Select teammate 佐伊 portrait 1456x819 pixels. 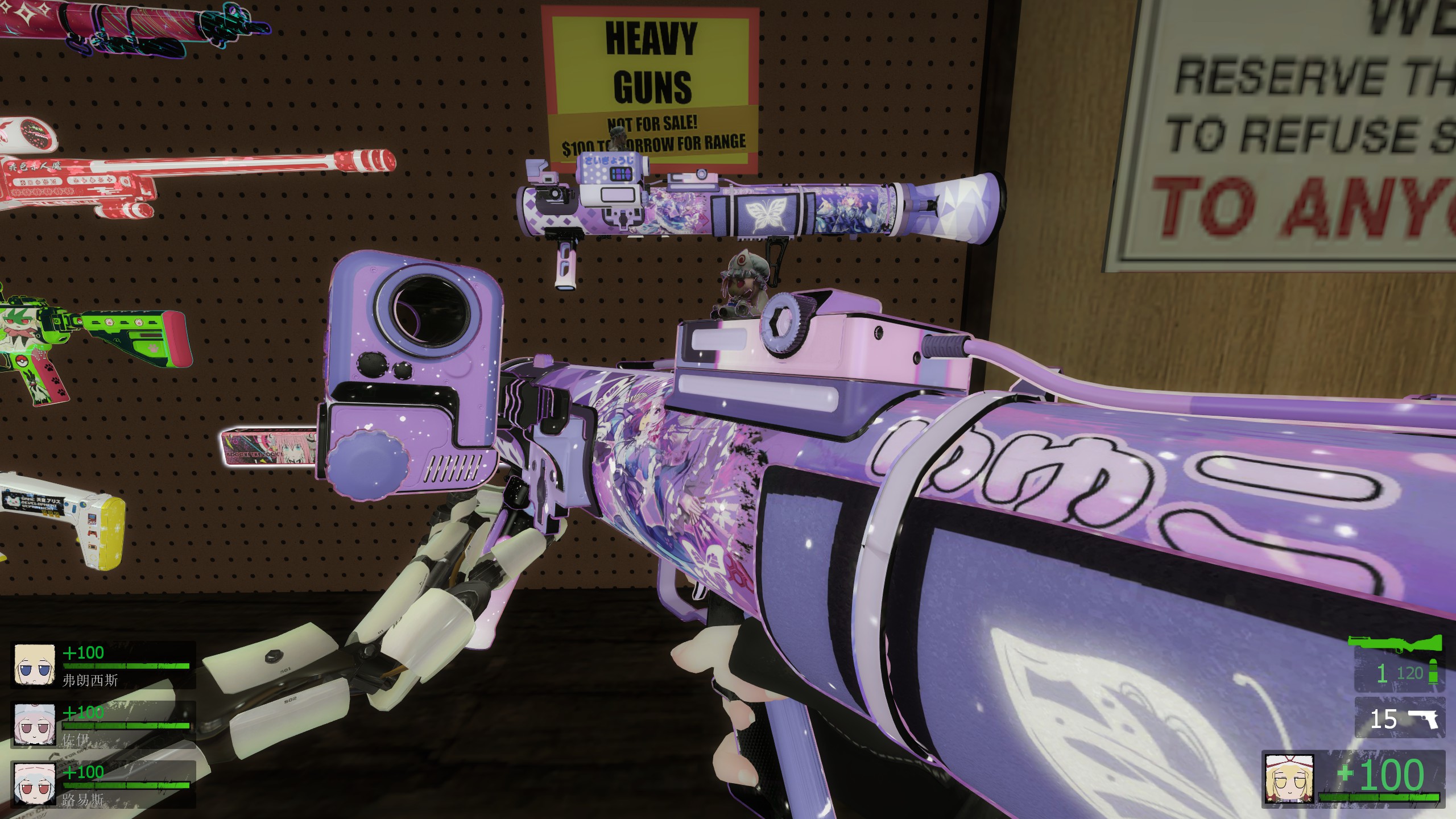(34, 723)
